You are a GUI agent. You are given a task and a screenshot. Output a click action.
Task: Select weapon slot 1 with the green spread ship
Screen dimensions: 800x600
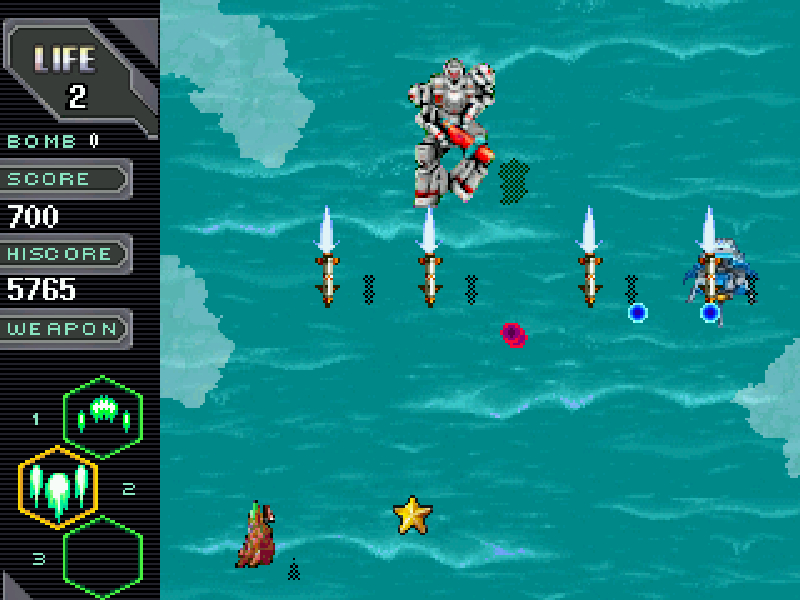click(103, 416)
